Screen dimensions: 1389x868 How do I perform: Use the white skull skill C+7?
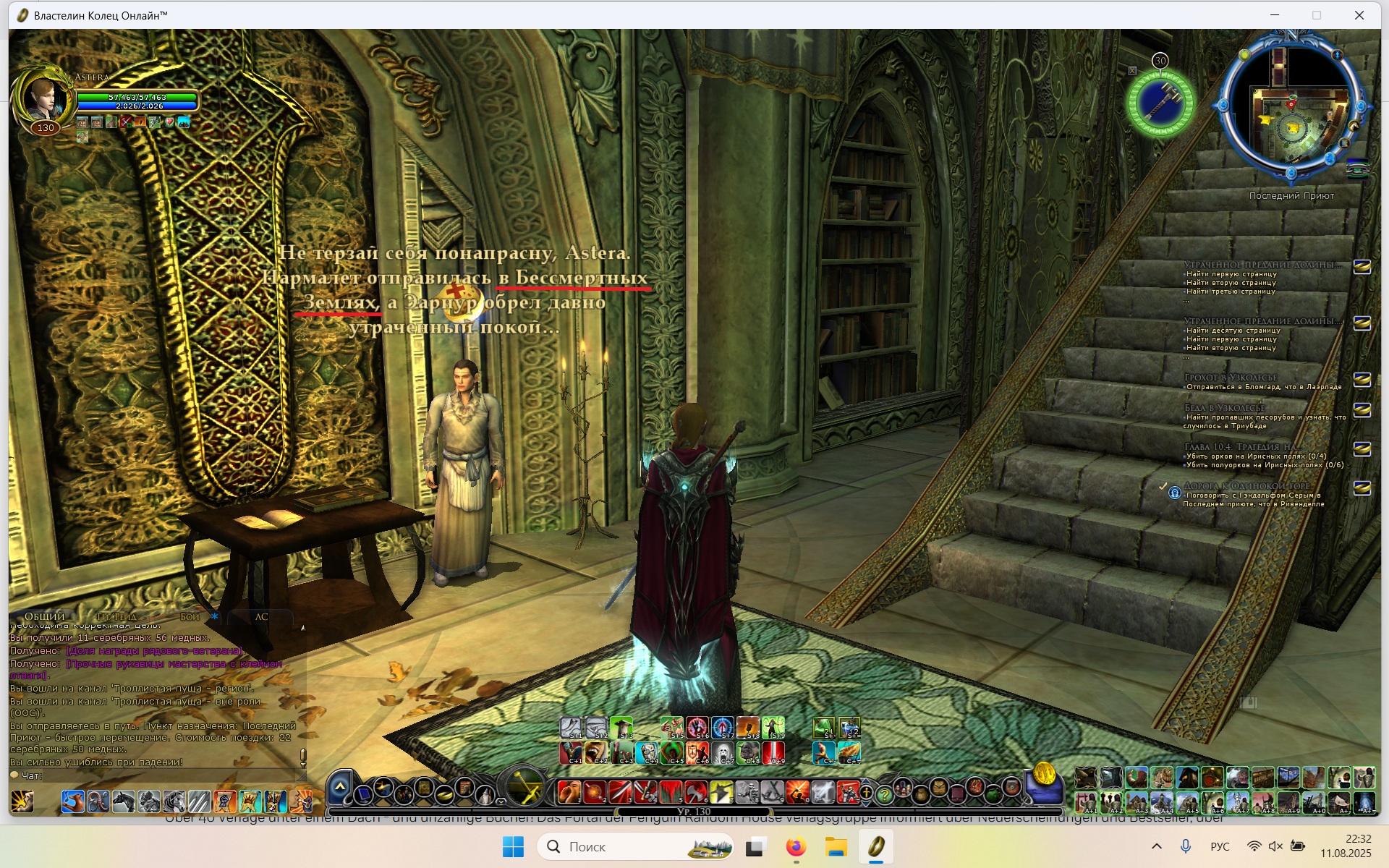tap(723, 752)
